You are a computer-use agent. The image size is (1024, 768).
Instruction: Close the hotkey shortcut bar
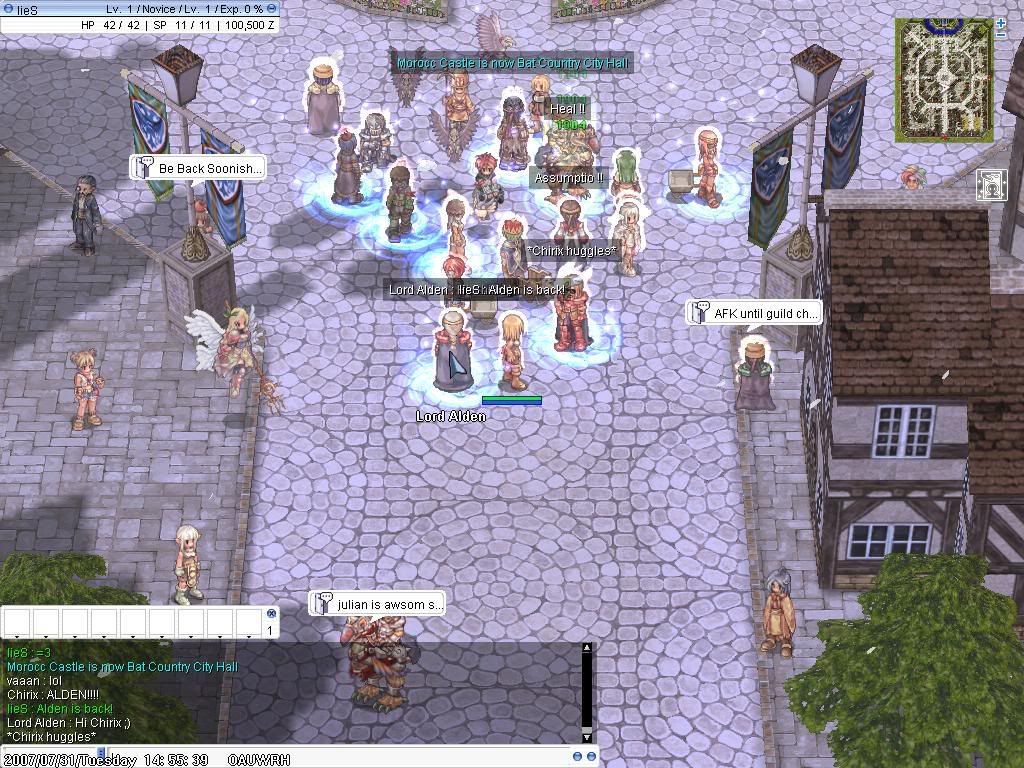[x=271, y=613]
